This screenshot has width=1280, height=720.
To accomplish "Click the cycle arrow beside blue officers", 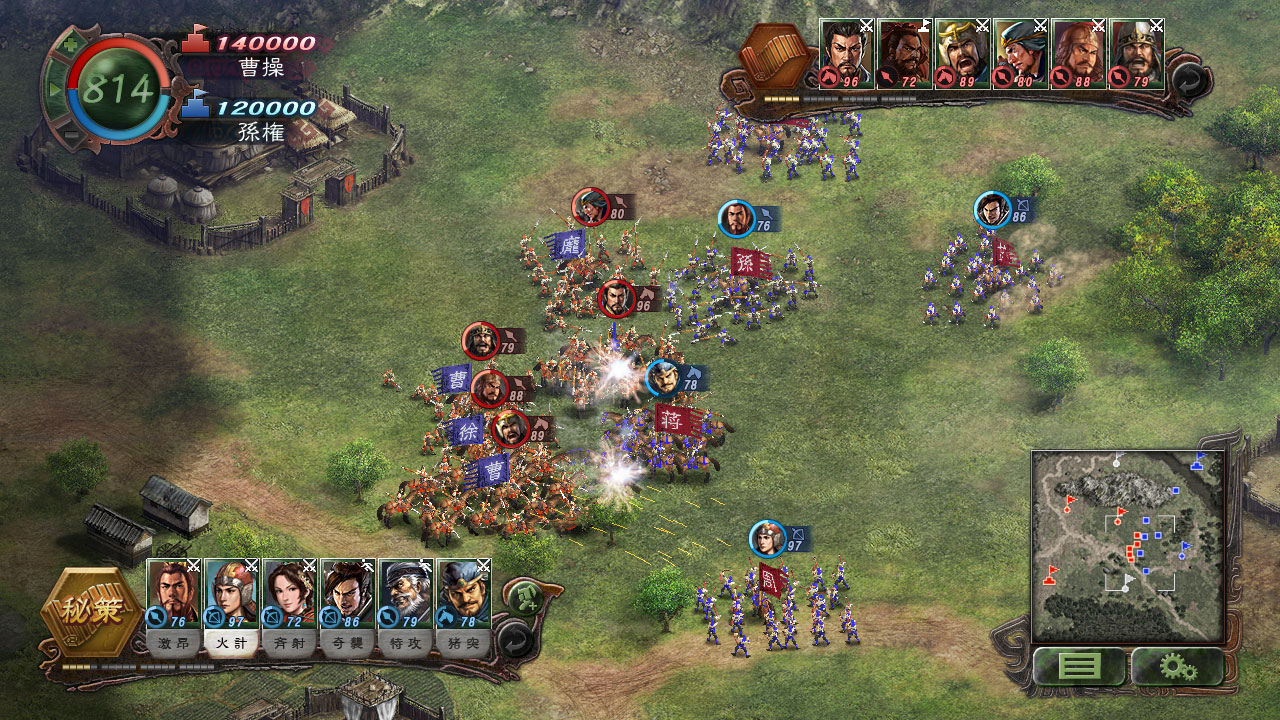I will click(513, 639).
